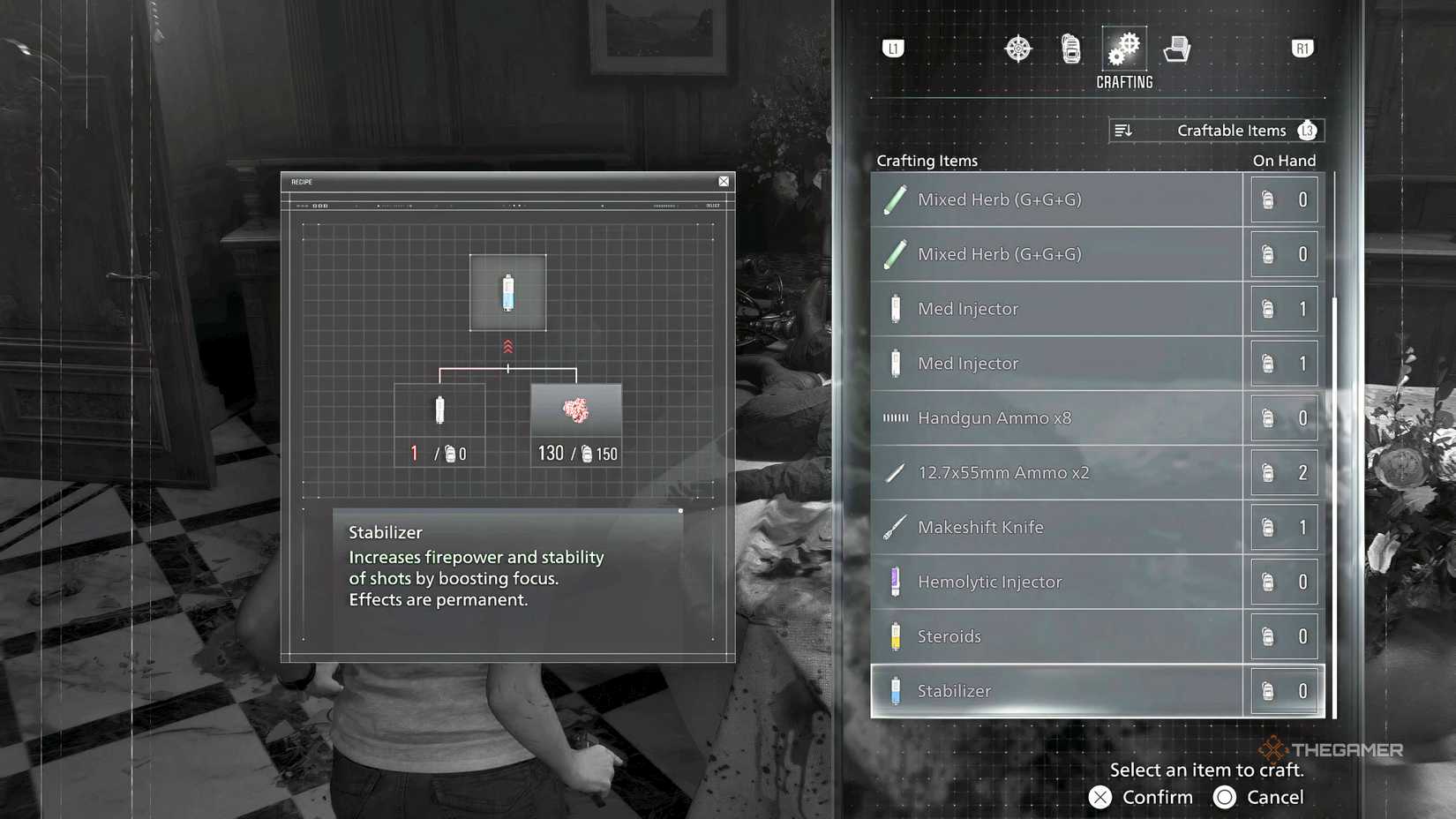Click the Hemolytic Injector vial icon
The width and height of the screenshot is (1456, 819).
point(895,582)
